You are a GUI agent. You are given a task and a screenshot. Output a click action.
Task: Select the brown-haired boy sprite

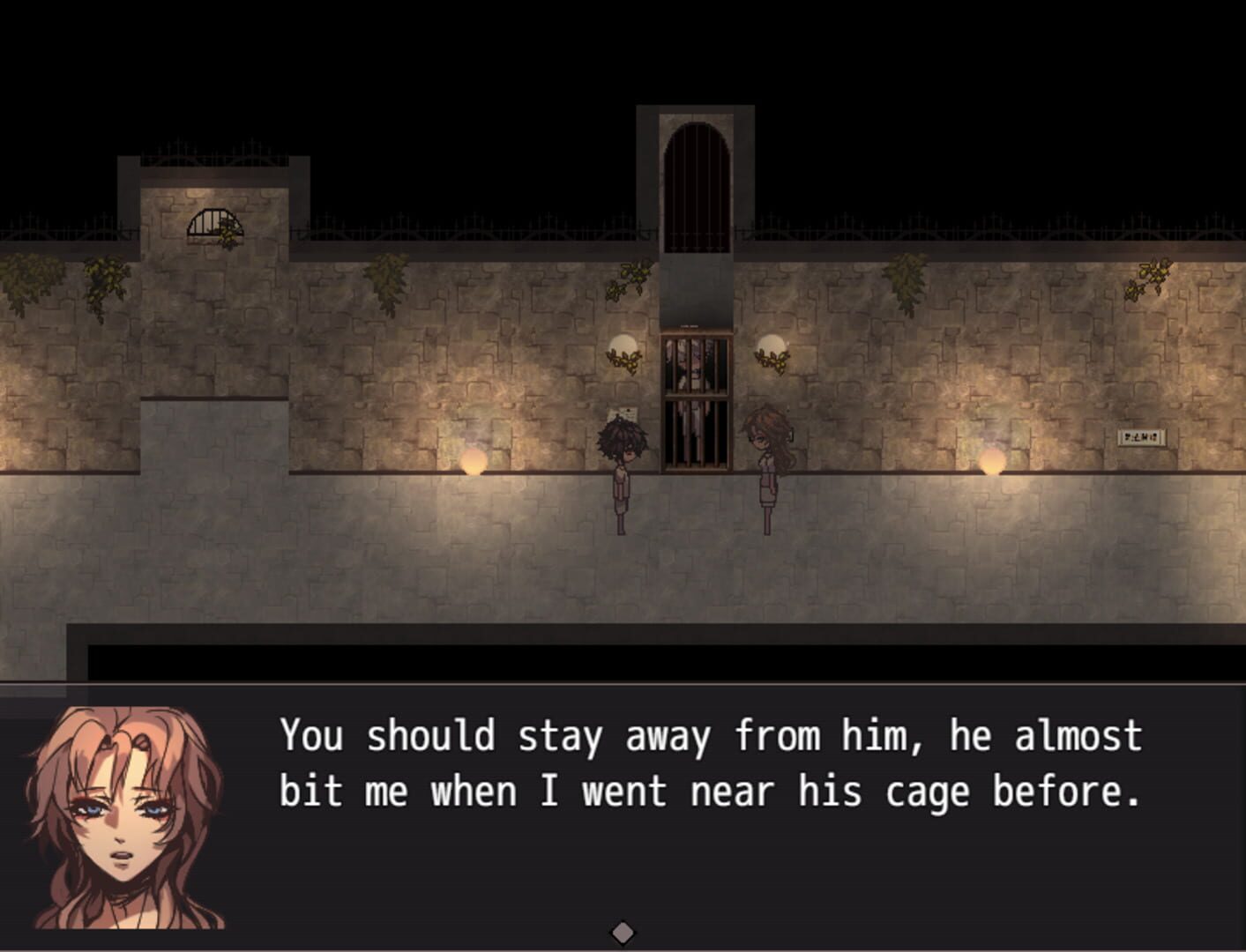(623, 467)
